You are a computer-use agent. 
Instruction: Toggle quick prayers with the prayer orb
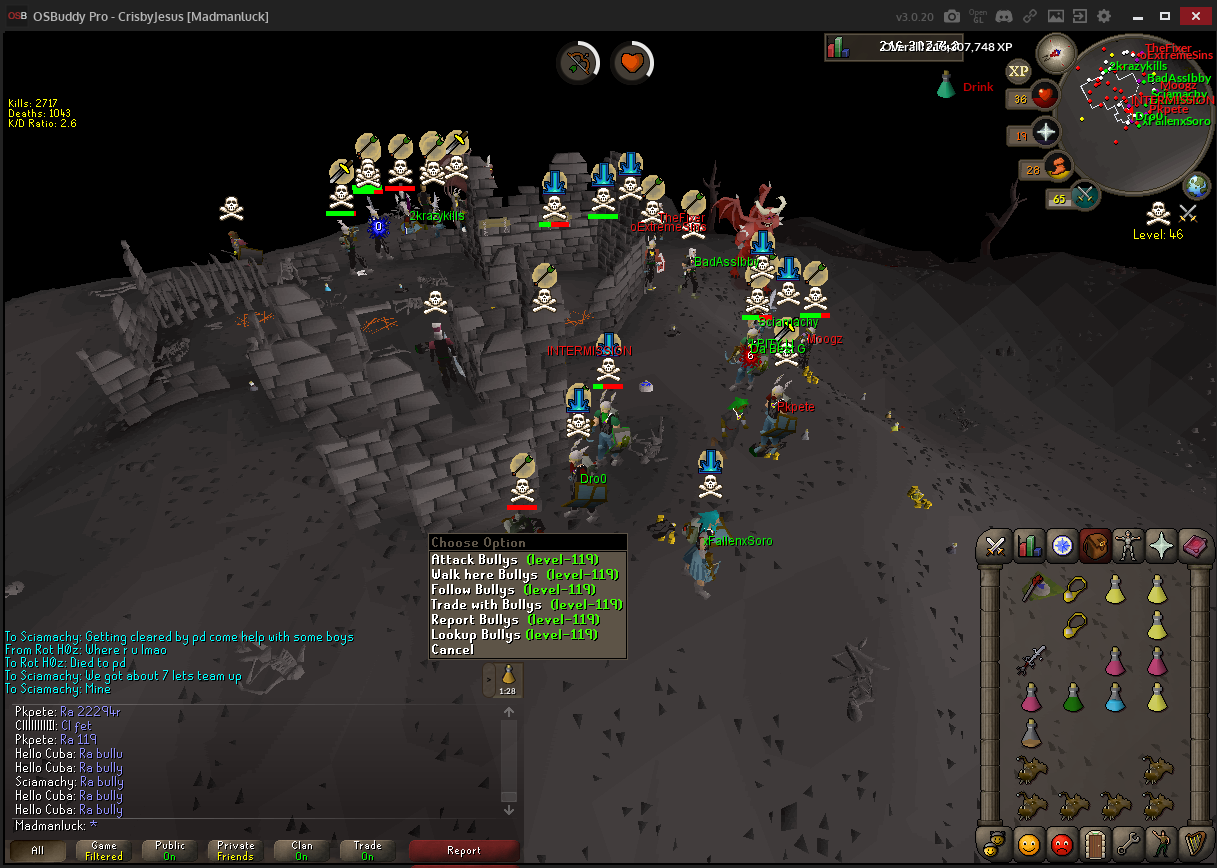(1046, 132)
